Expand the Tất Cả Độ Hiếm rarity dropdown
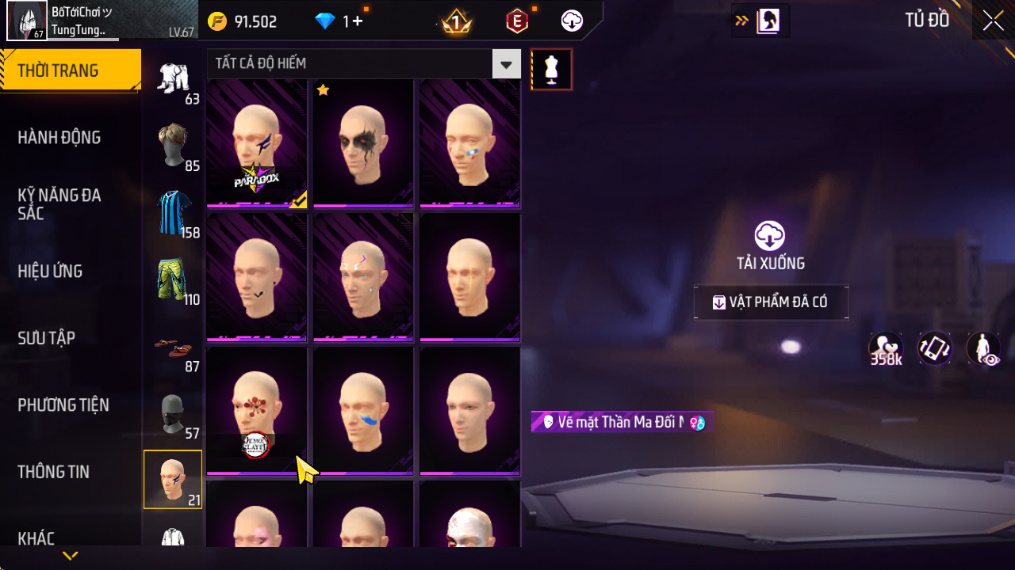Screen dimensions: 1015x570 (507, 64)
